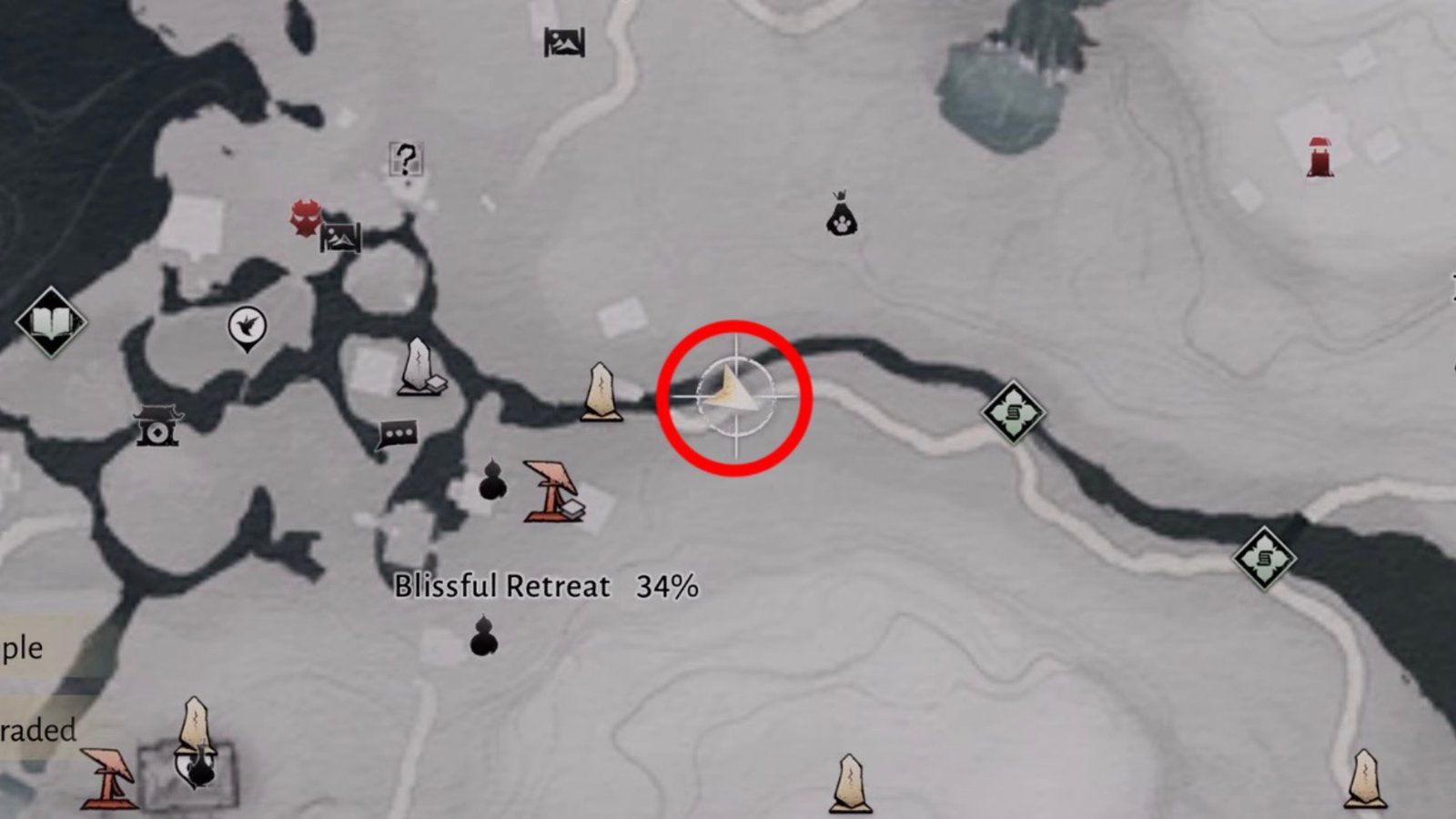
Task: Select the Temple legend entry on left edge
Action: [x=21, y=650]
